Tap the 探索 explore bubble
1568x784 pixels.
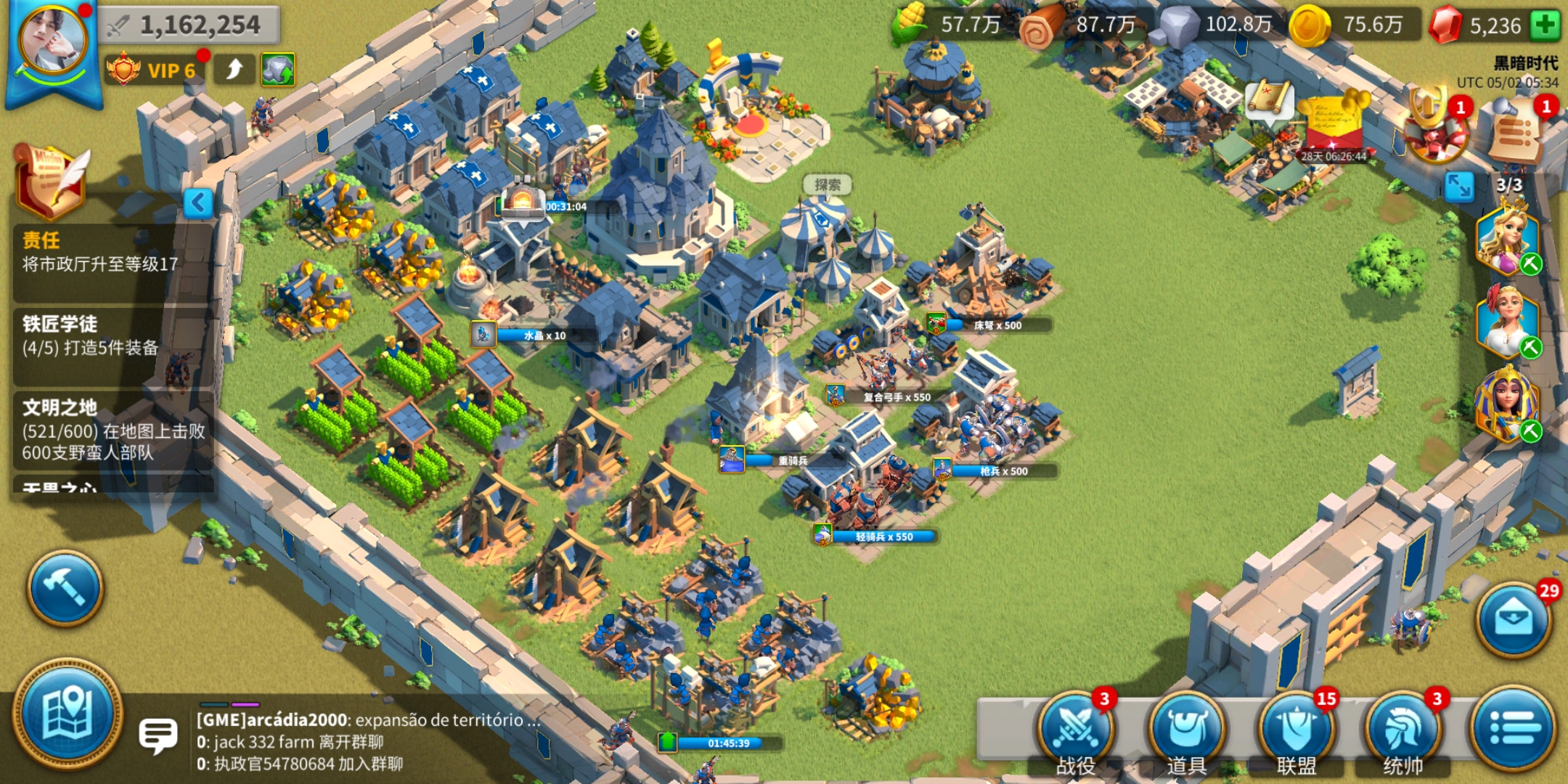(x=827, y=185)
